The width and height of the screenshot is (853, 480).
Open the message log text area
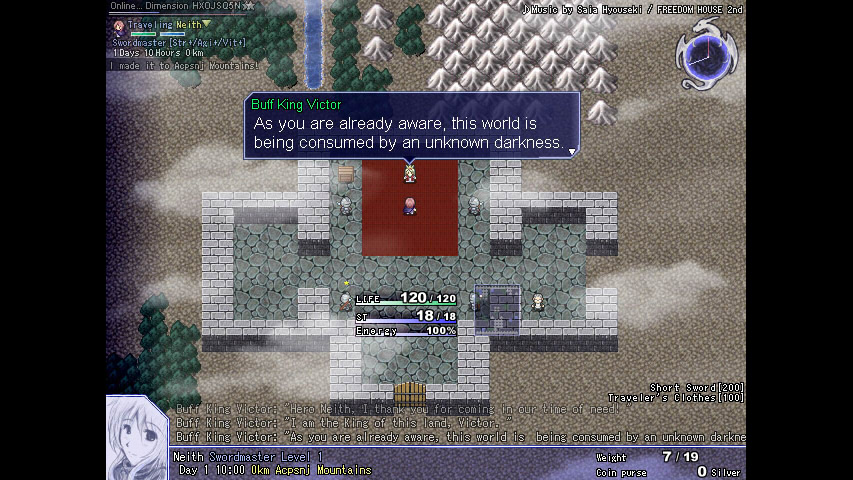pos(460,423)
